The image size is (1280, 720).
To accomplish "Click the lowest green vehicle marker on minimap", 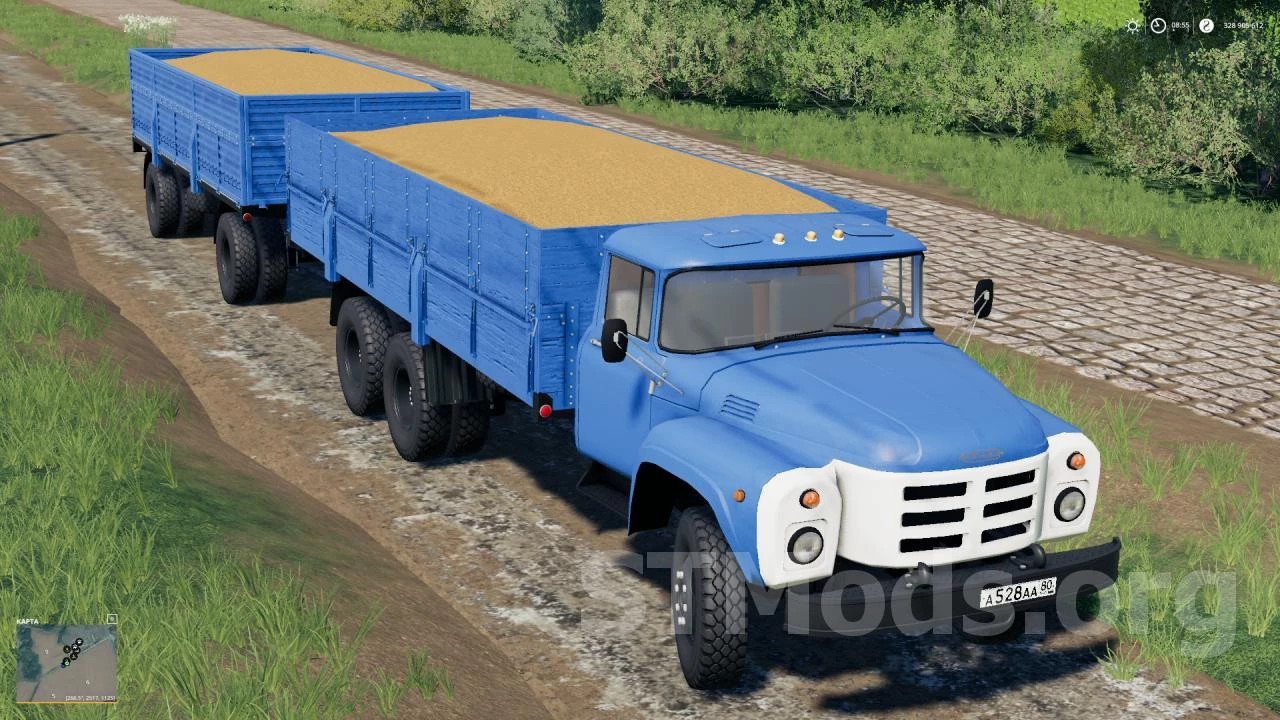I will (x=66, y=662).
